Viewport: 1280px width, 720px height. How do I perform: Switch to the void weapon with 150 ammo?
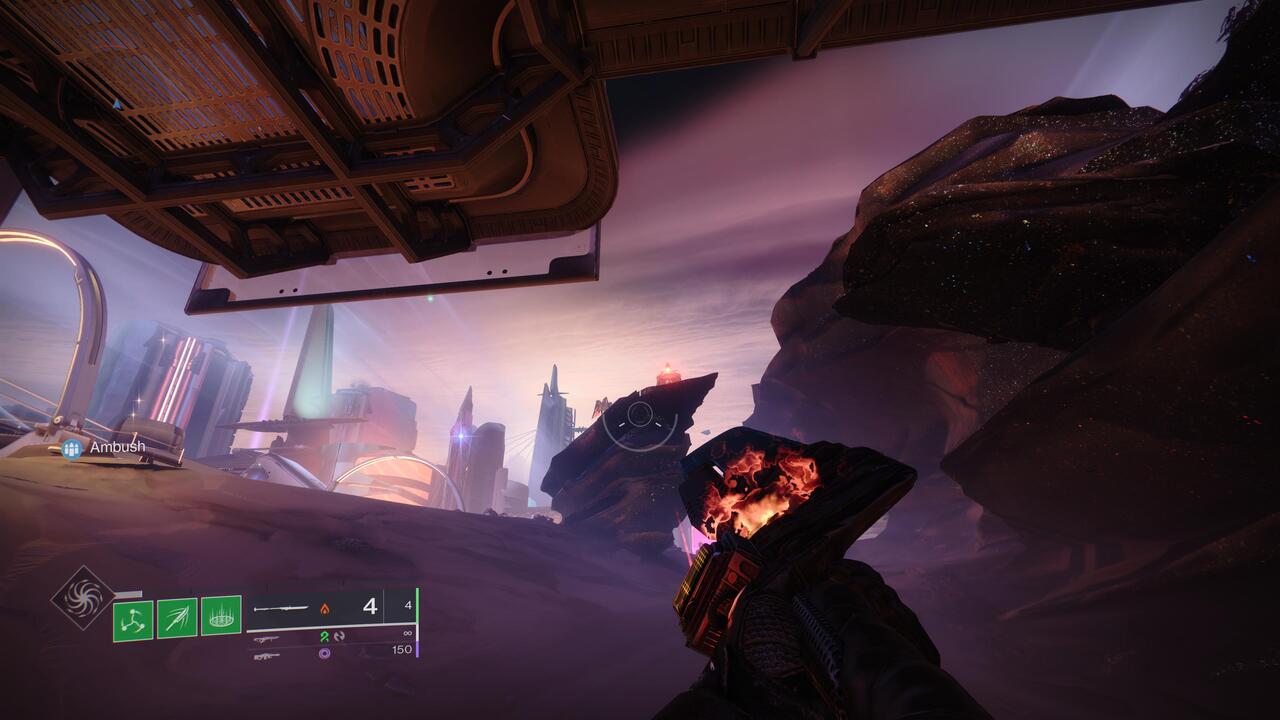click(330, 652)
